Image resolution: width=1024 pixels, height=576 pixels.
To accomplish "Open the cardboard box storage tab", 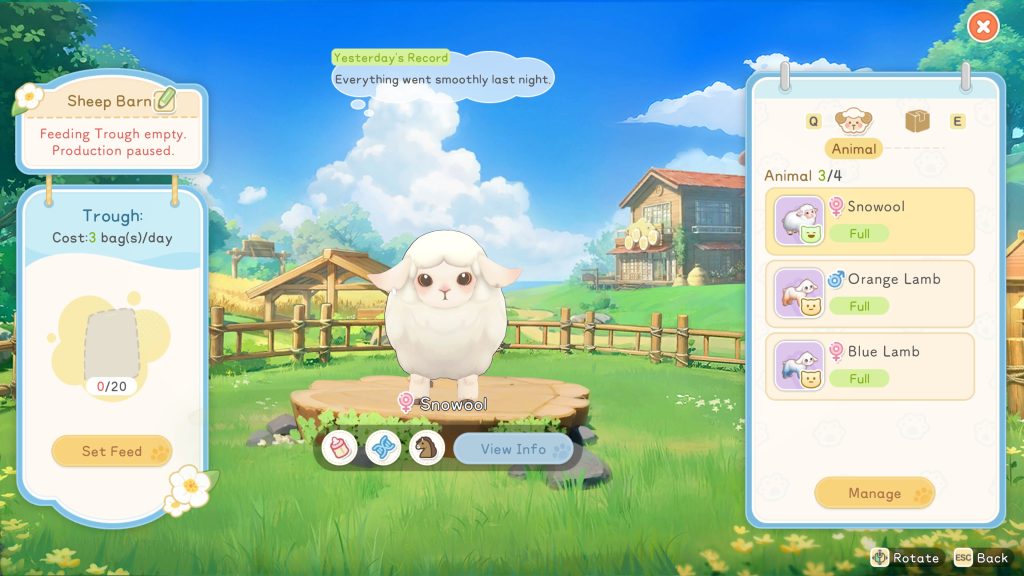I will point(918,122).
